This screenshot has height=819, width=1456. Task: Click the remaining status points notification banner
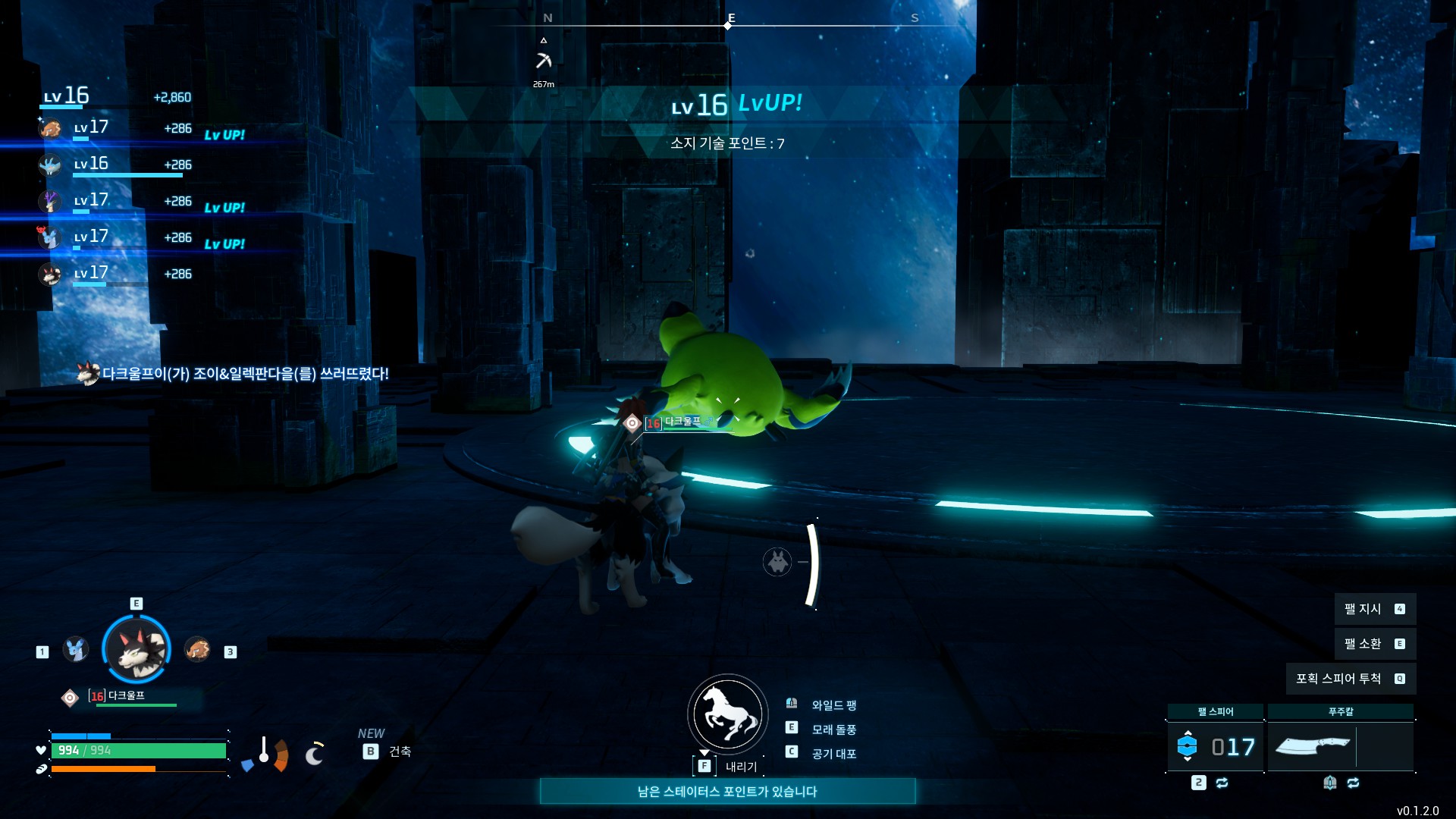[x=727, y=791]
